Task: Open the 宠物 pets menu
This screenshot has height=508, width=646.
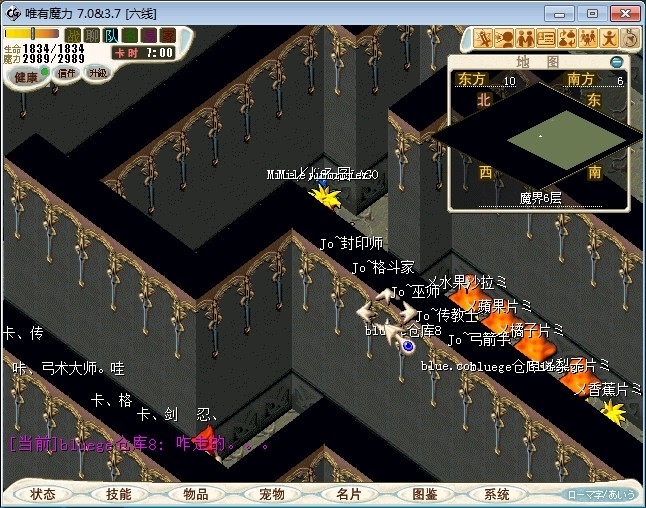Action: click(271, 494)
